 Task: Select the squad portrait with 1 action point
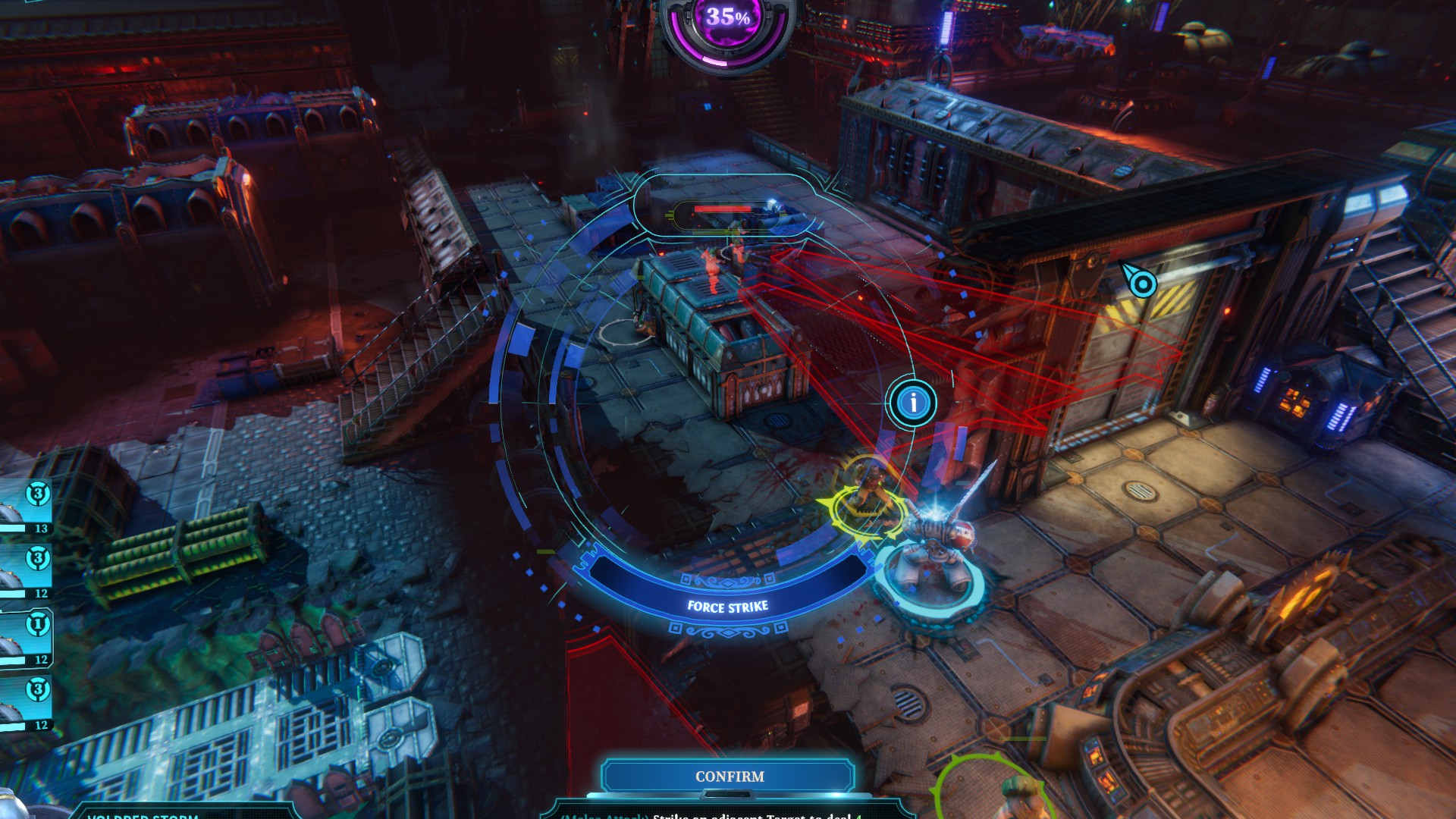(x=25, y=639)
